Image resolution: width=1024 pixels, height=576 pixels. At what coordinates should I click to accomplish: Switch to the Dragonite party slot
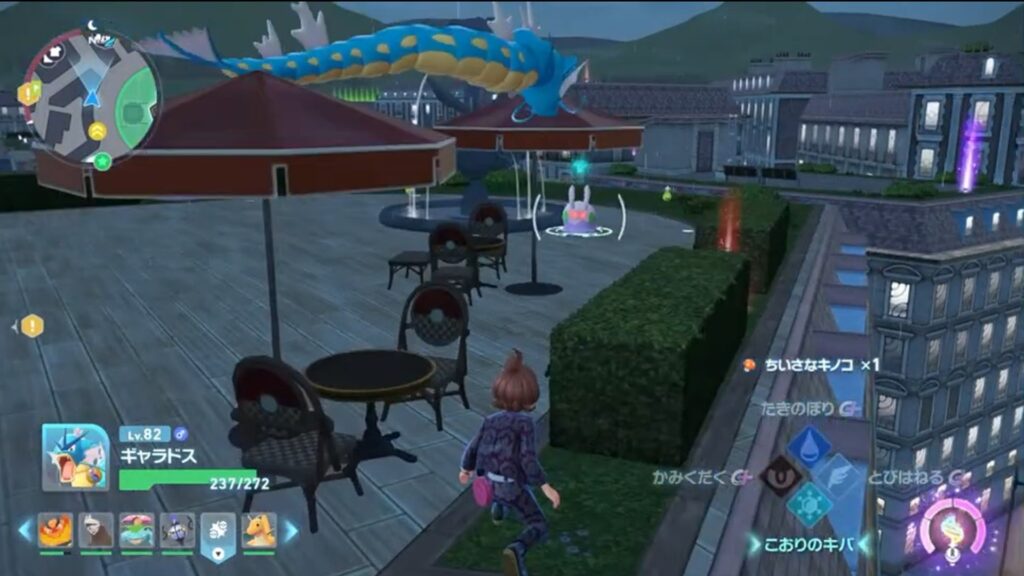[259, 530]
